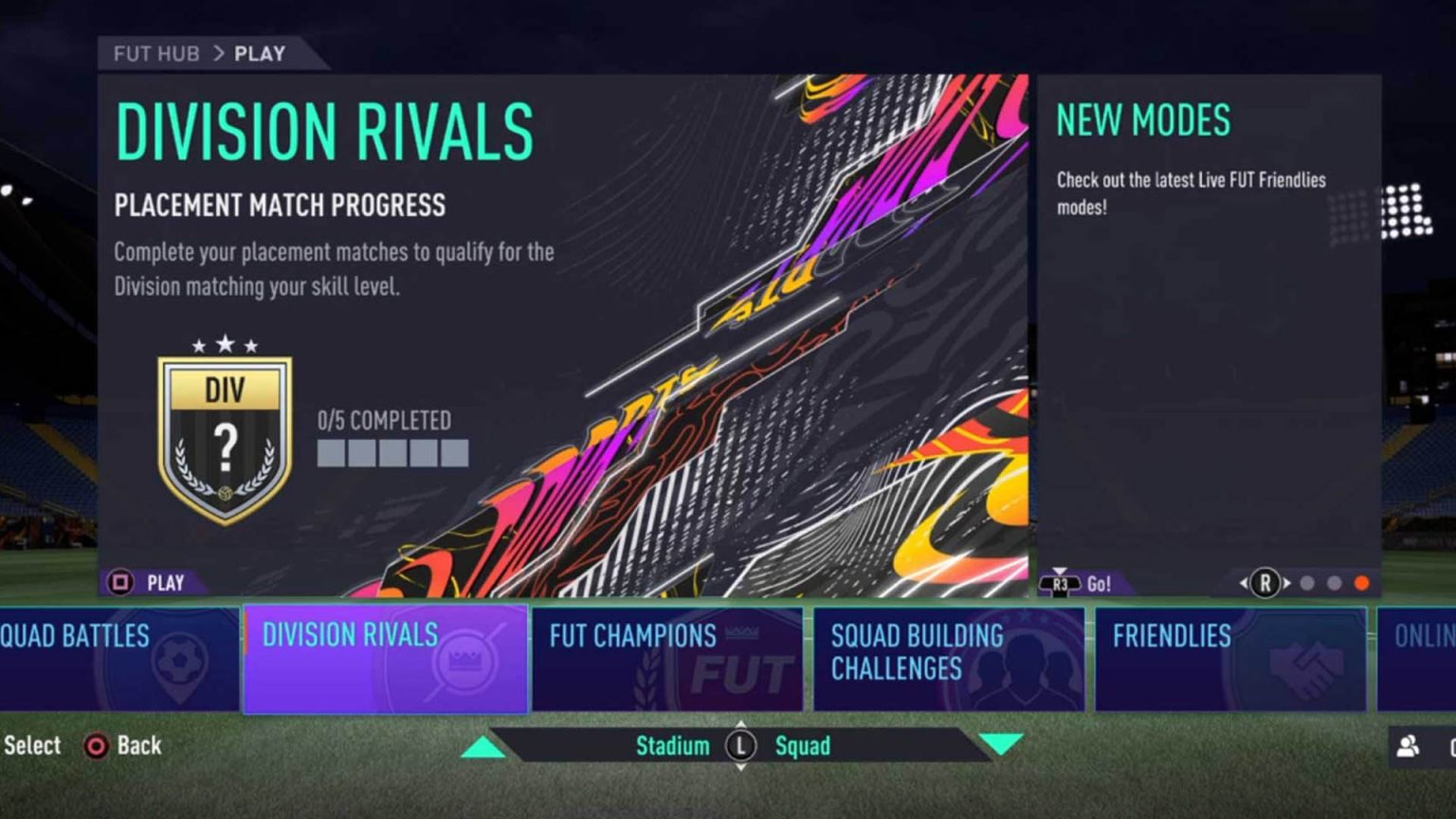
Task: Select the first gray carousel dot
Action: click(x=1308, y=583)
